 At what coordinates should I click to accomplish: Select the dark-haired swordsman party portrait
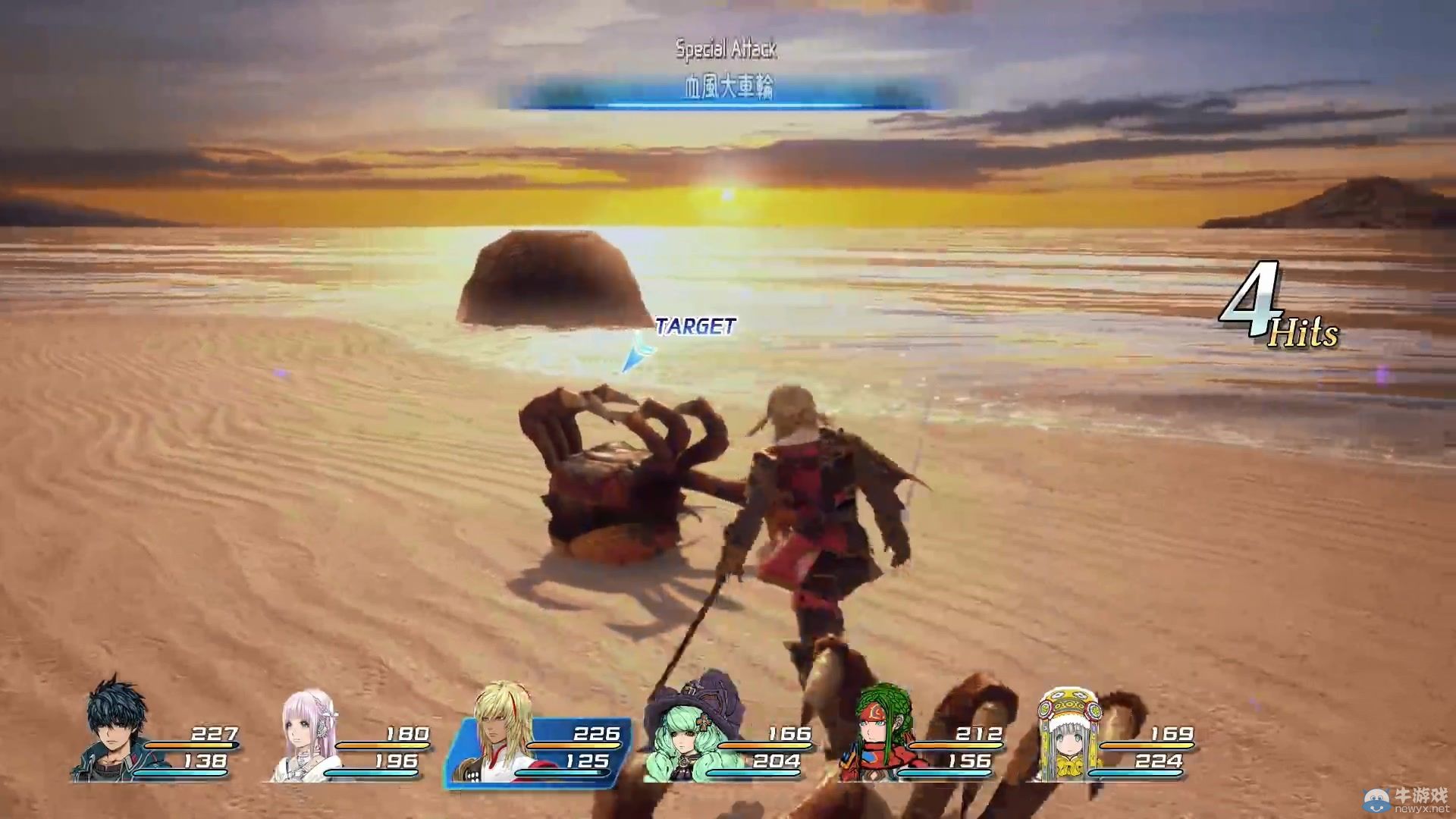coord(115,730)
